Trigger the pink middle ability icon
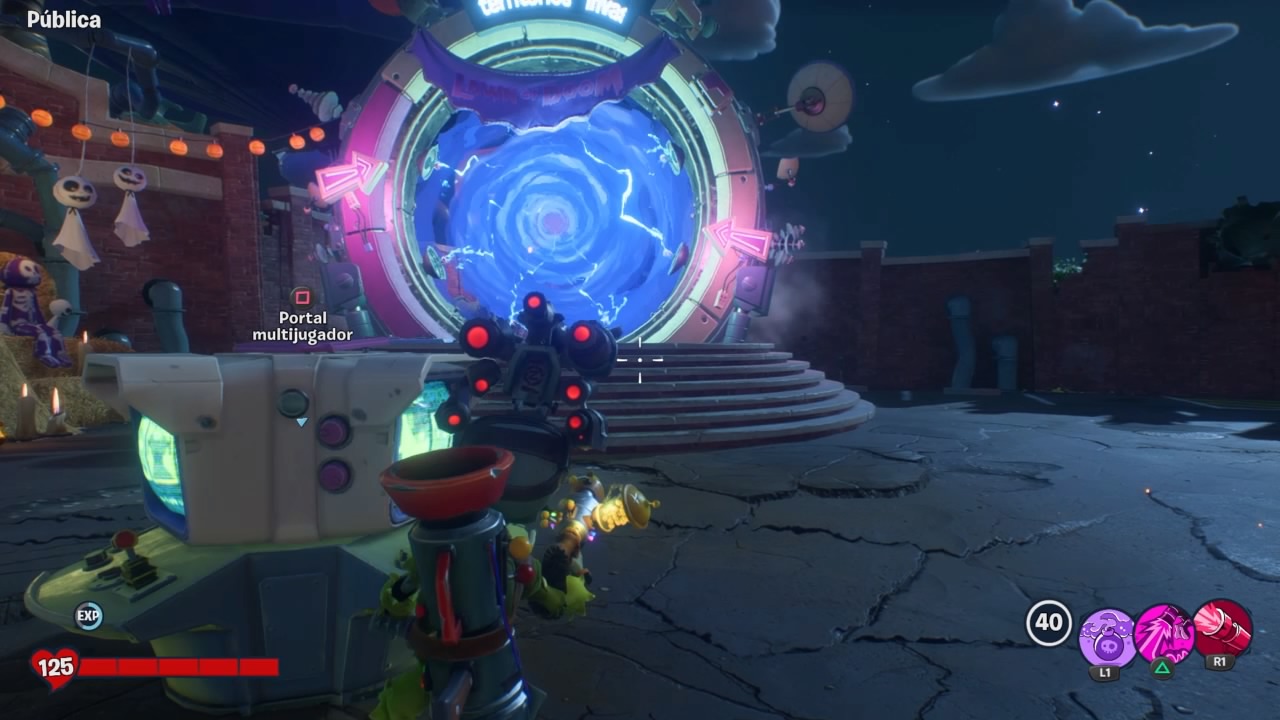 (x=1164, y=634)
